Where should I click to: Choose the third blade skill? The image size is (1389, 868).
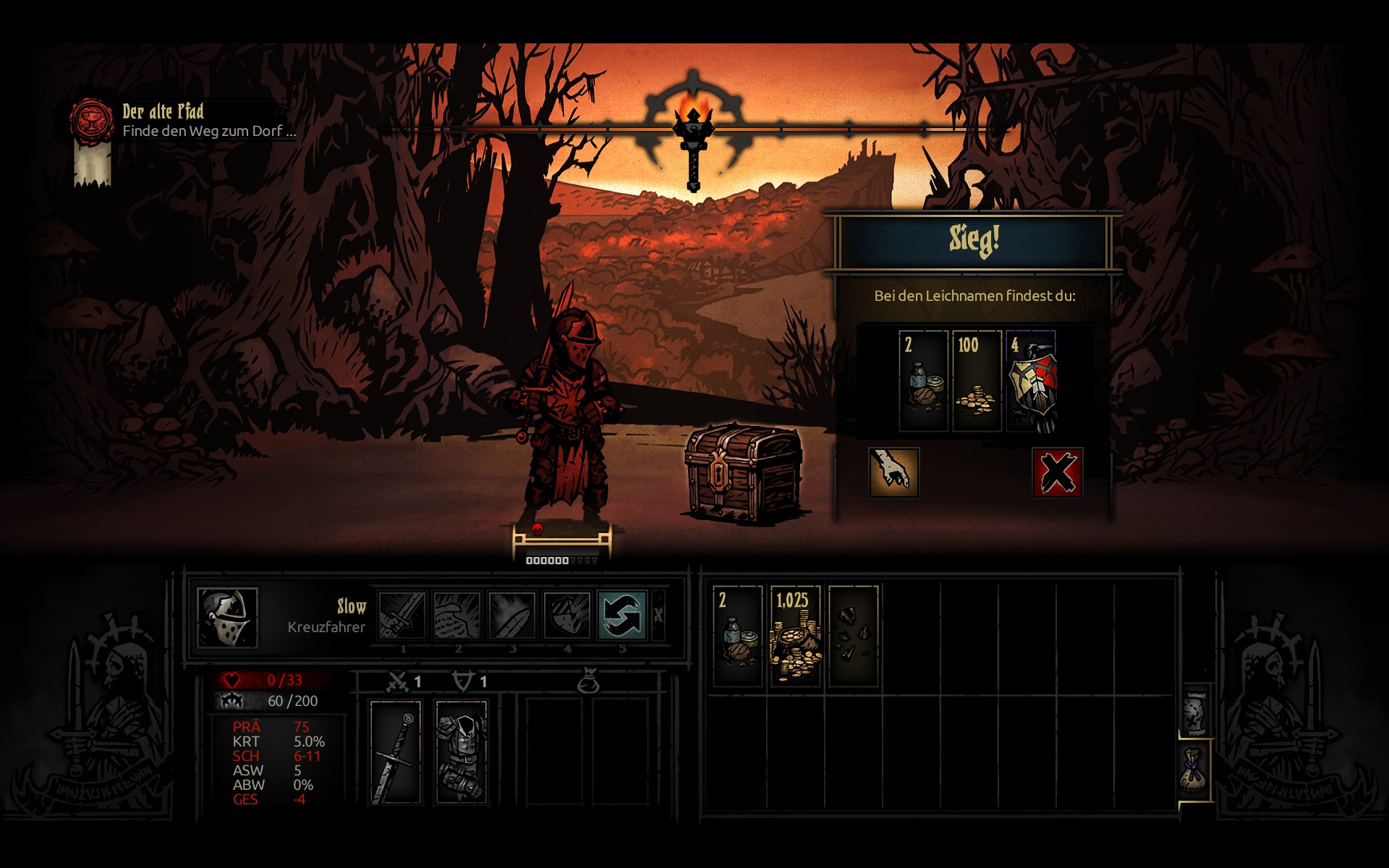pyautogui.click(x=512, y=616)
